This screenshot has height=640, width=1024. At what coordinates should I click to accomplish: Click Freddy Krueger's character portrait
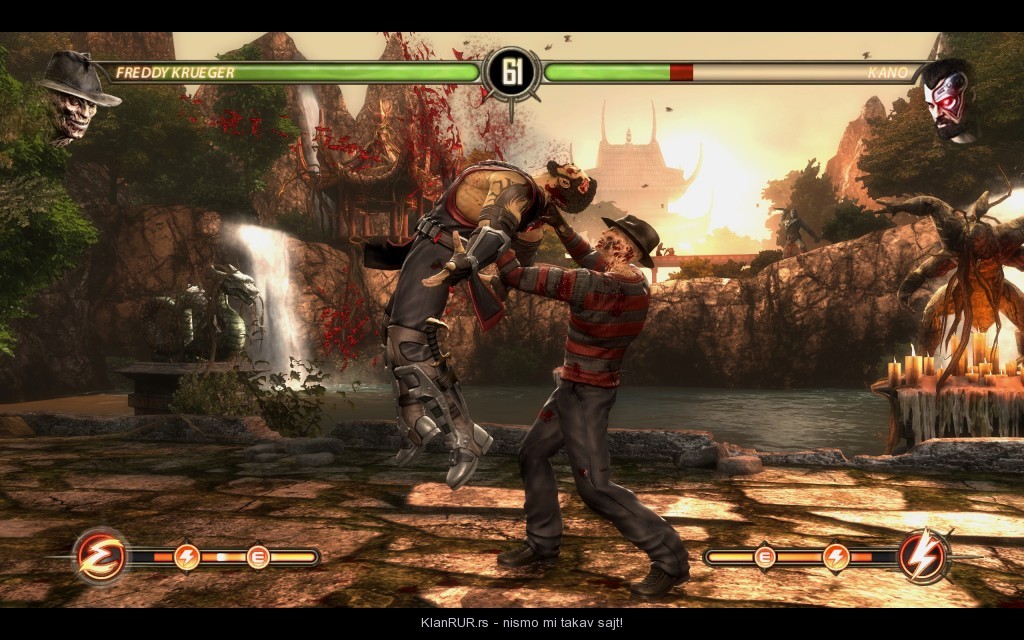pyautogui.click(x=74, y=98)
